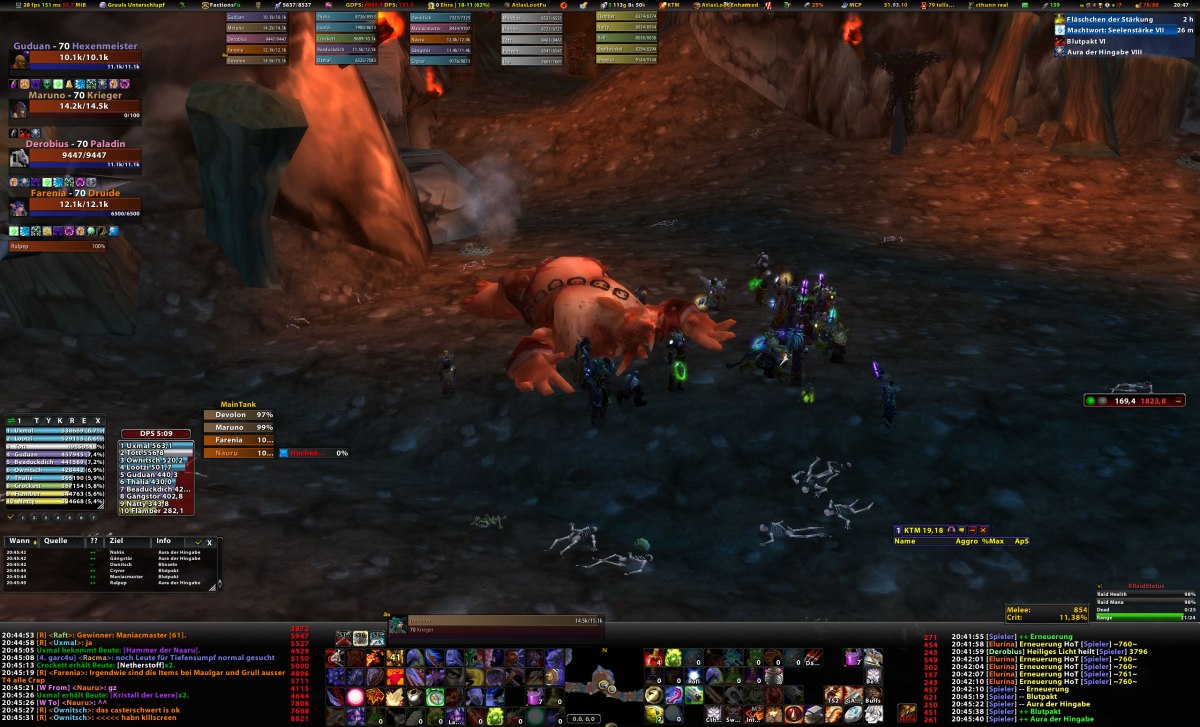Open the FactionsFu panel entry
The height and width of the screenshot is (727, 1200).
220,5
